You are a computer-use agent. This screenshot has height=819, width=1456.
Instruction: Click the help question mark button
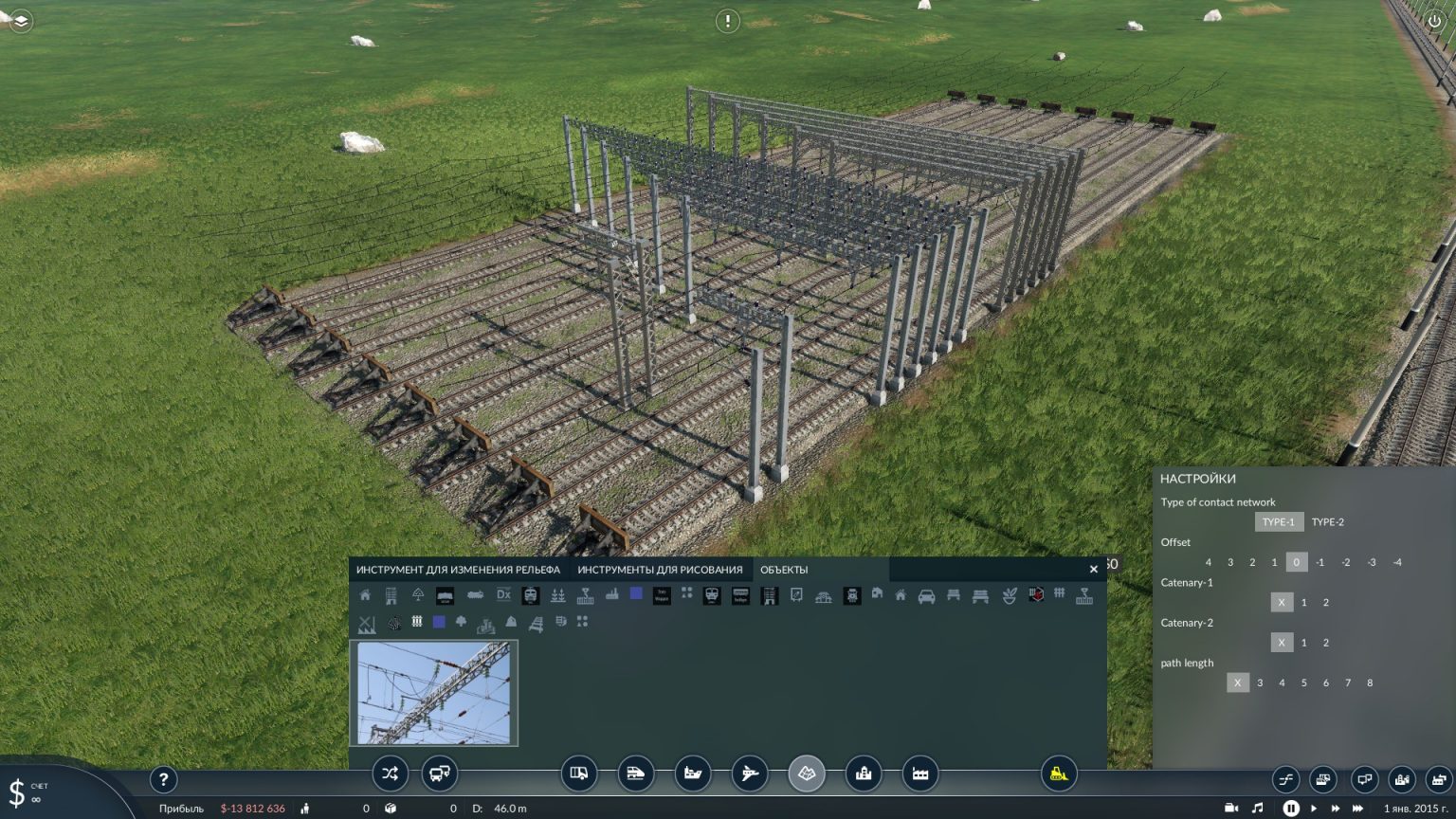164,779
